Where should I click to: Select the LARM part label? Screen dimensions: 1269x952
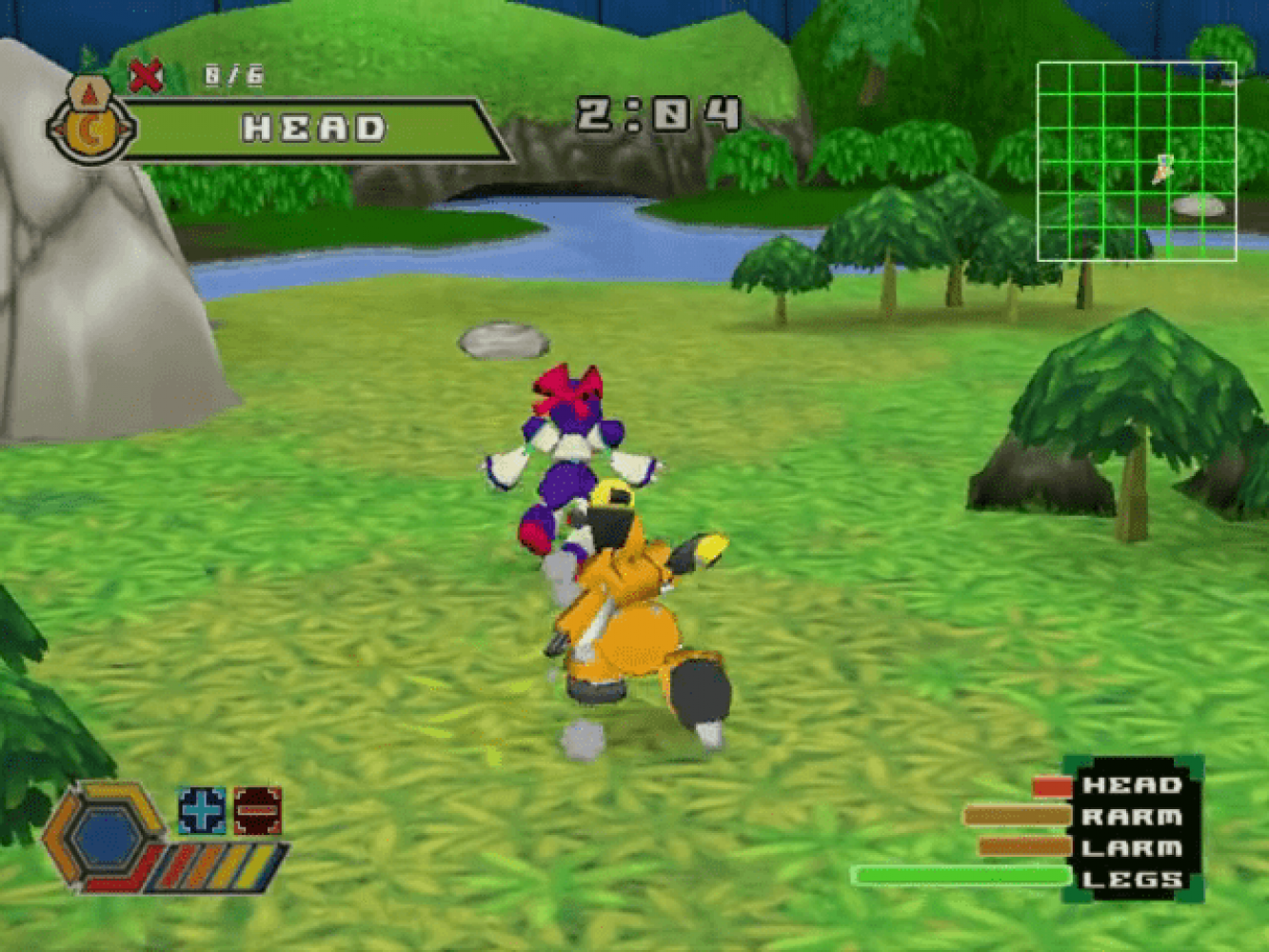tap(1131, 847)
